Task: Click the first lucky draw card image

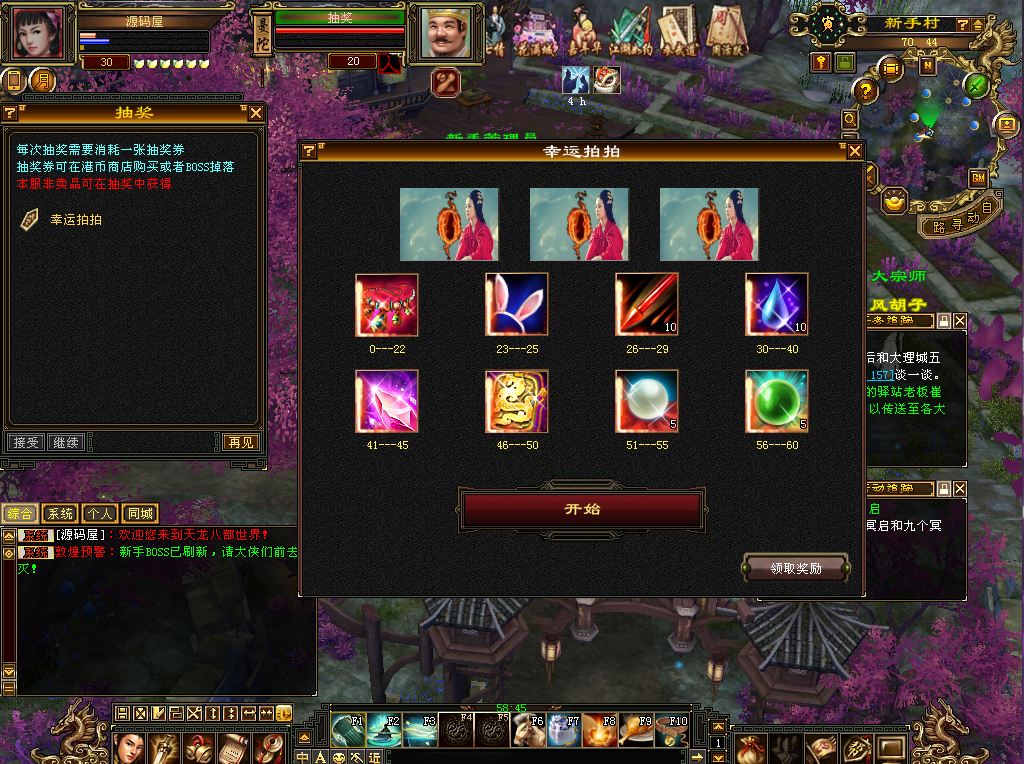Action: point(449,224)
